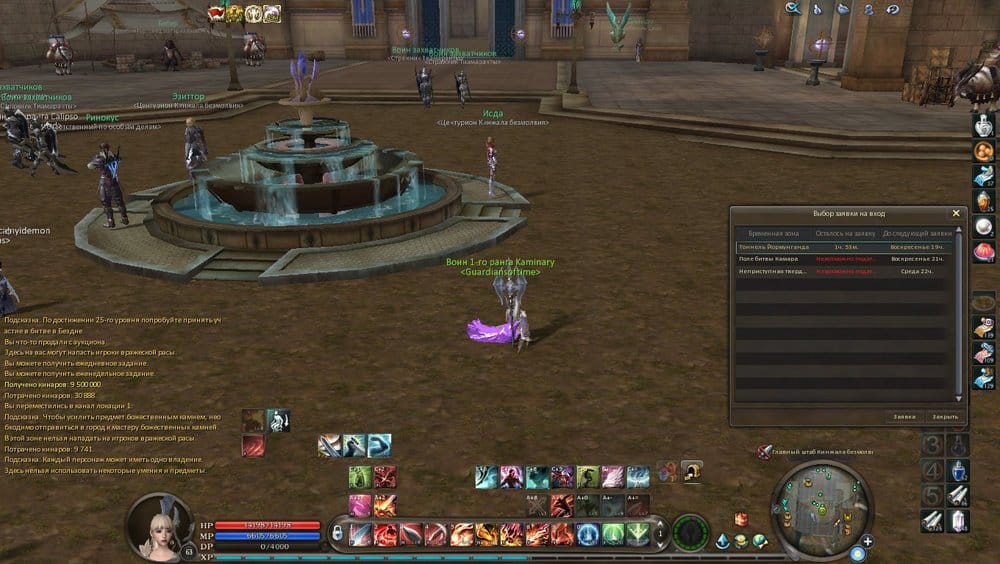The width and height of the screenshot is (1000, 564).
Task: Close the entry application window with X
Action: coord(956,213)
